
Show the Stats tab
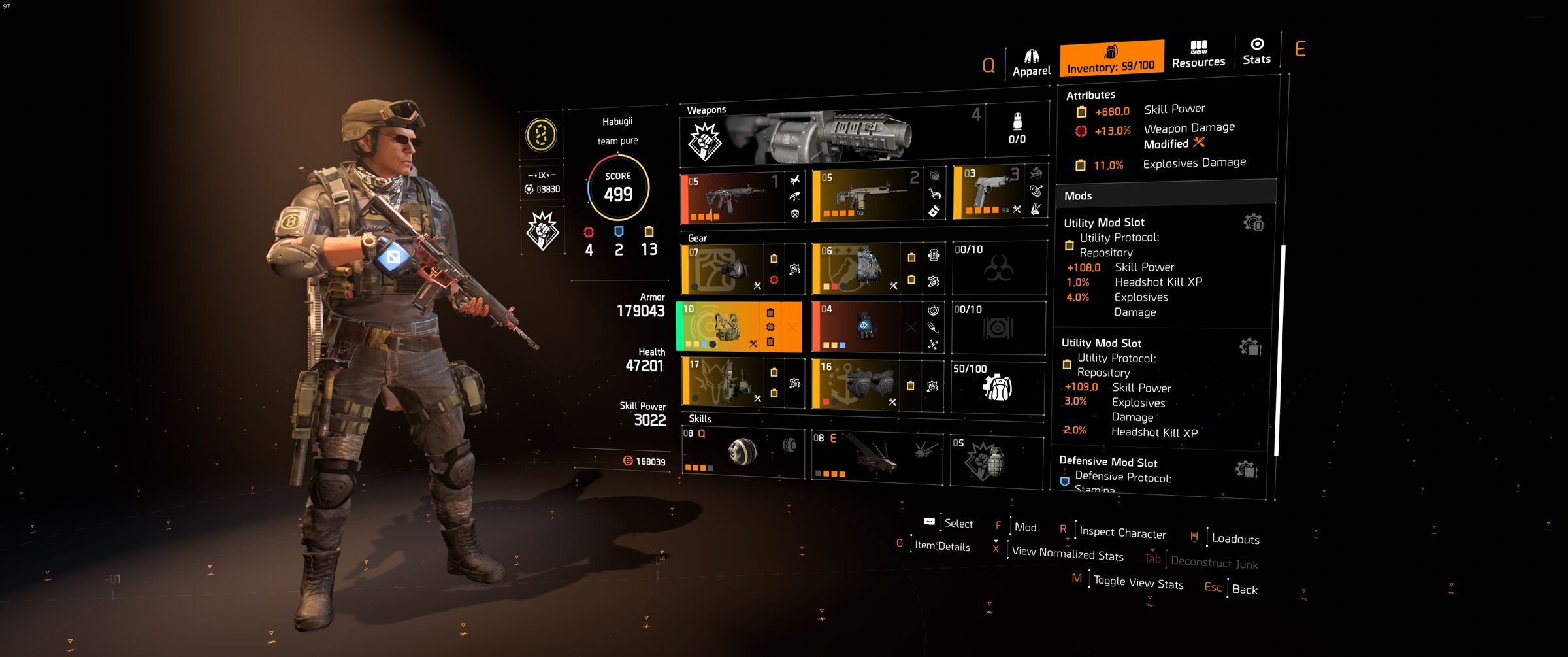click(1256, 52)
